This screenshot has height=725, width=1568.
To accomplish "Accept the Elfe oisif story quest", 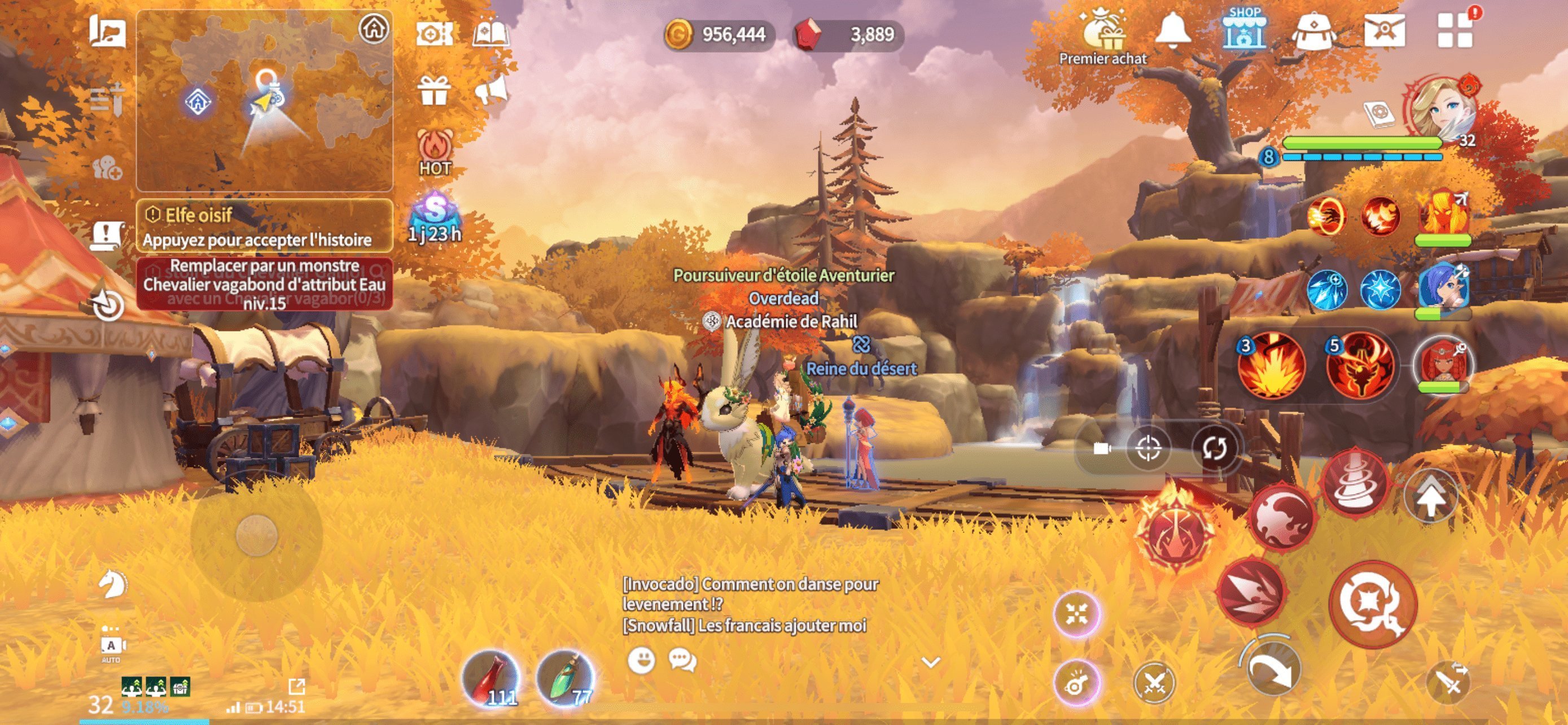I will point(264,226).
